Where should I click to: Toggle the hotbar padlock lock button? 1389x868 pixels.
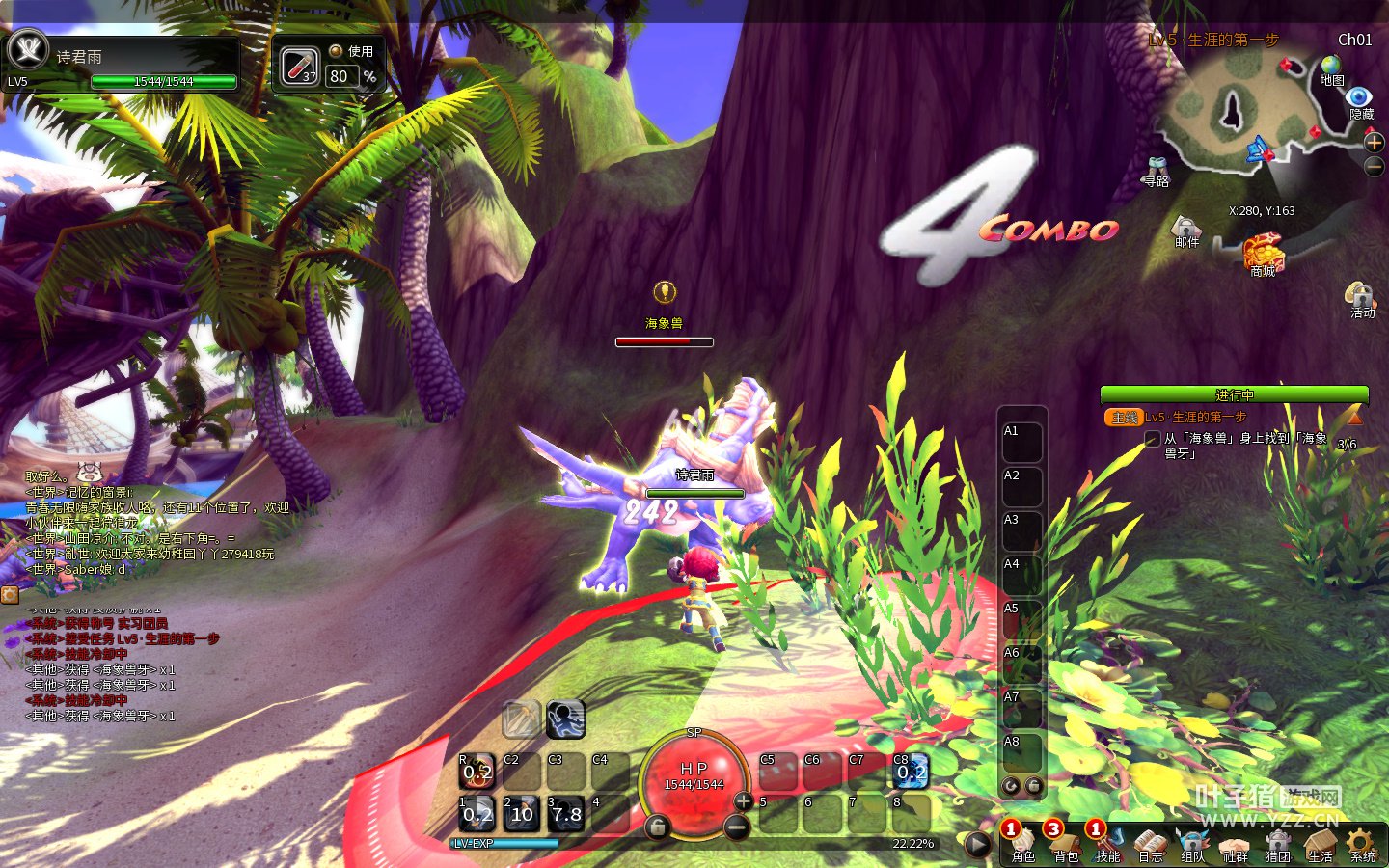[657, 827]
